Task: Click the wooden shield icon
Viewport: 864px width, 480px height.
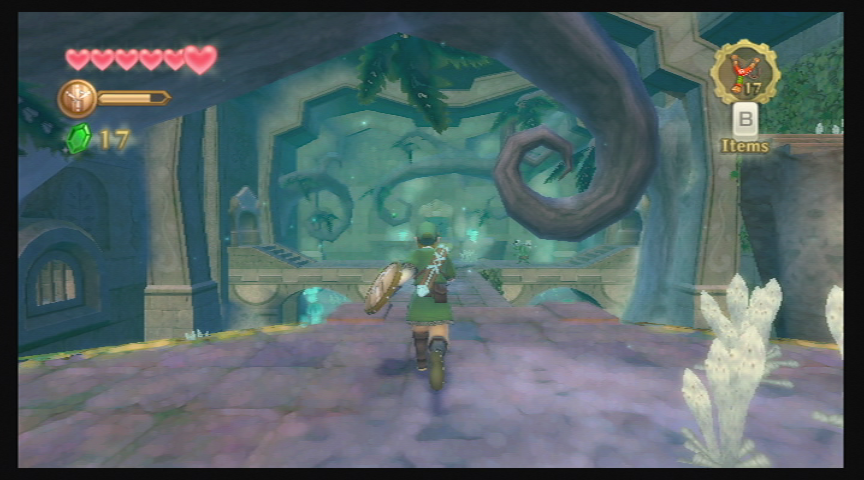Action: click(77, 98)
